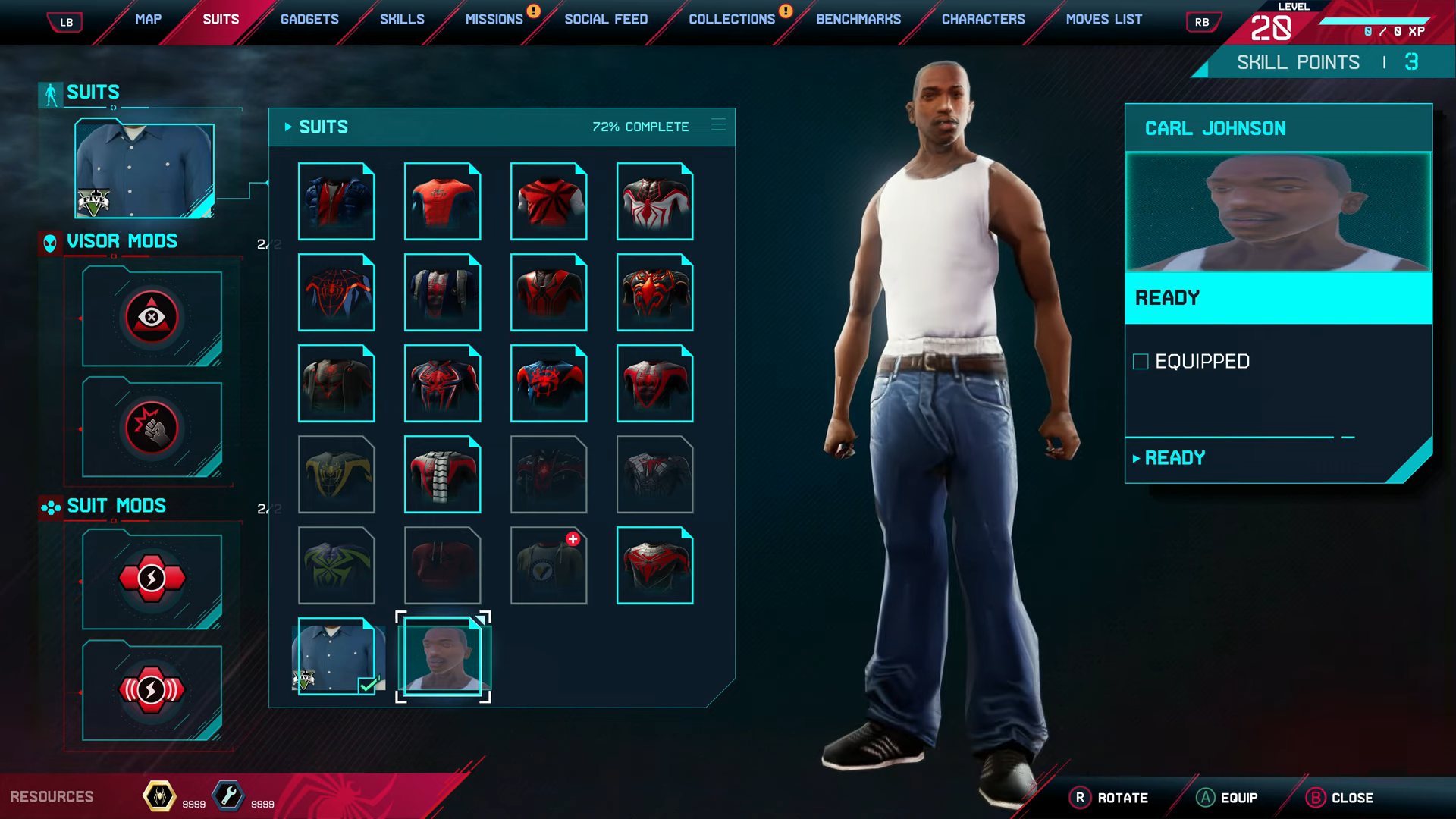Open the Moves List tab

click(1103, 19)
